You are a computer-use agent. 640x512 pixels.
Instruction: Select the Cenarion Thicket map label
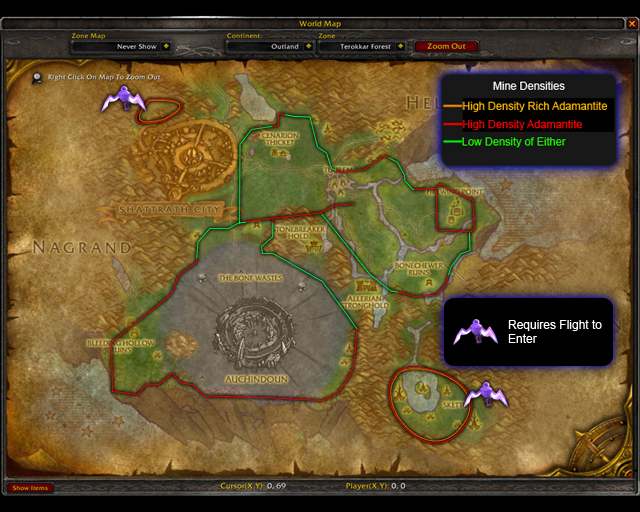[x=280, y=140]
